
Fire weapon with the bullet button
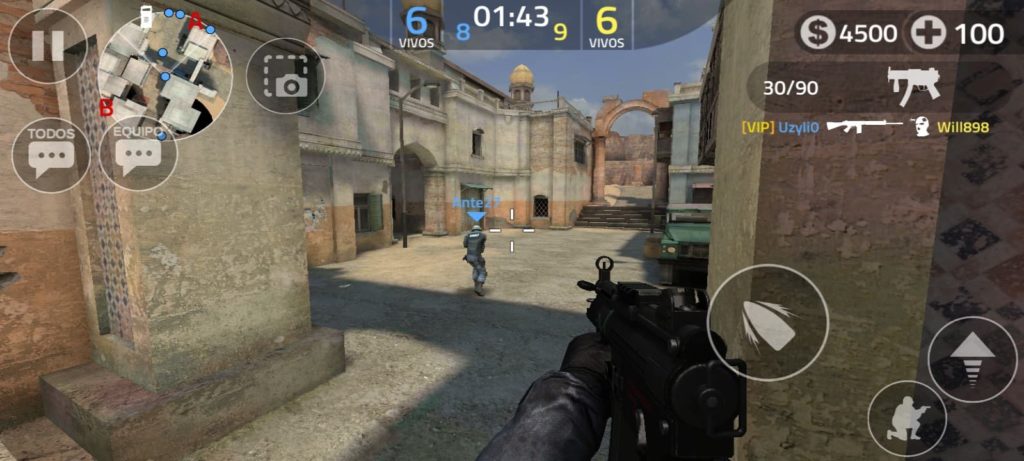pos(767,324)
